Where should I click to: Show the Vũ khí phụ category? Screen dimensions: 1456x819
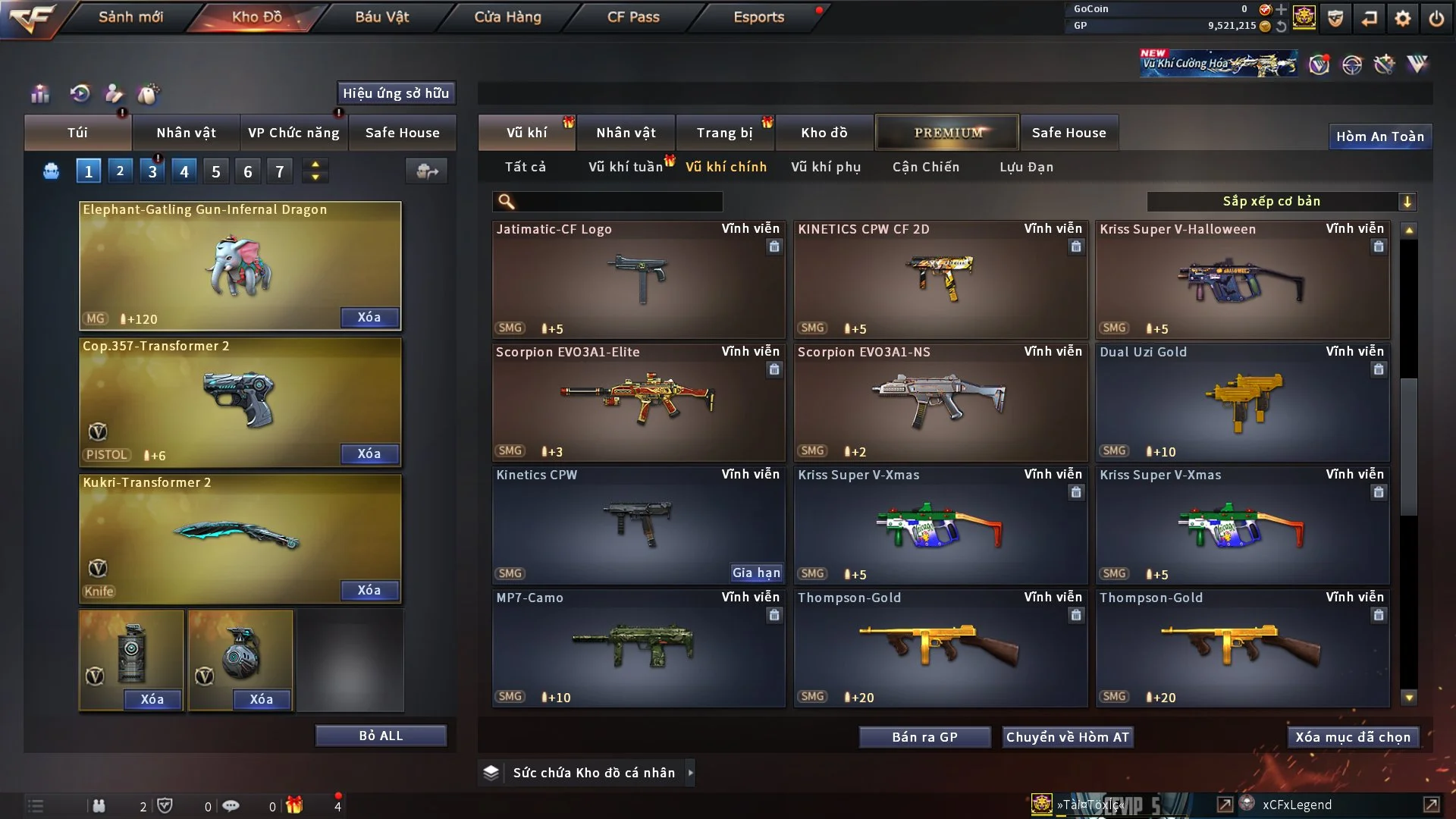coord(826,167)
